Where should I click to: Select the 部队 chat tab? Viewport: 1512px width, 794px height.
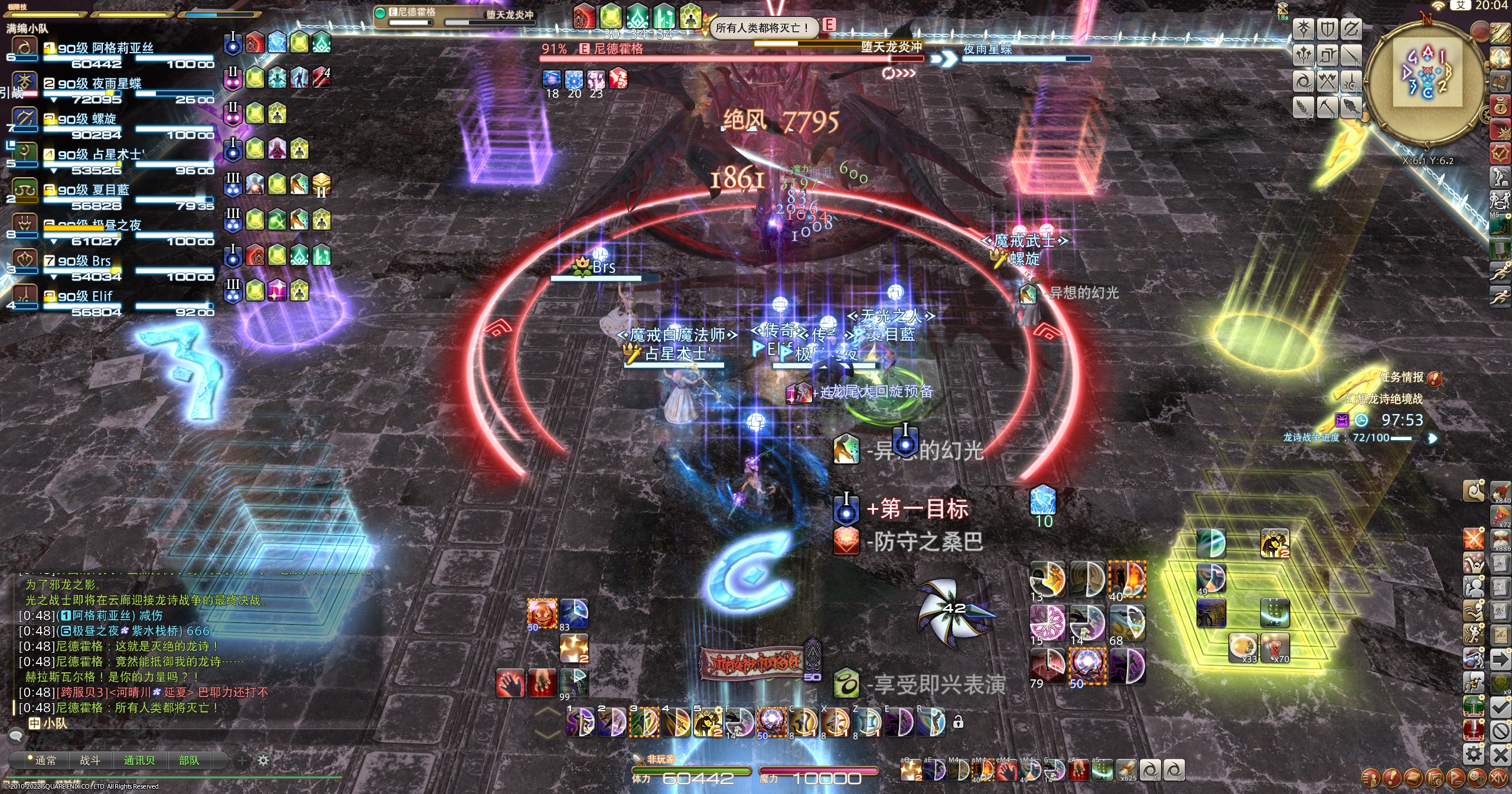pyautogui.click(x=189, y=760)
